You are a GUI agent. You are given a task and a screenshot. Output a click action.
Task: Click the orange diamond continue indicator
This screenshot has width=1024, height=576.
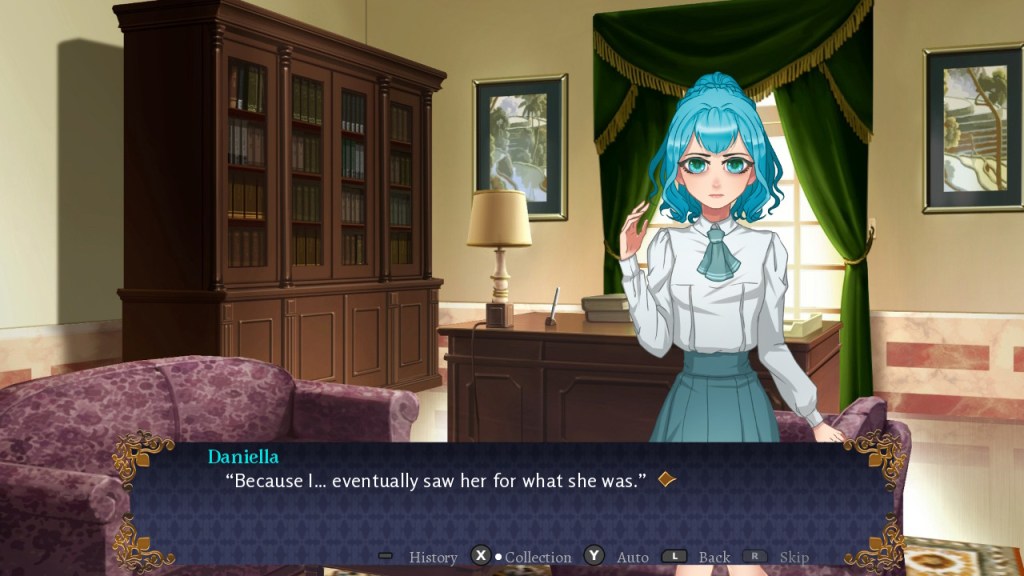pyautogui.click(x=667, y=480)
